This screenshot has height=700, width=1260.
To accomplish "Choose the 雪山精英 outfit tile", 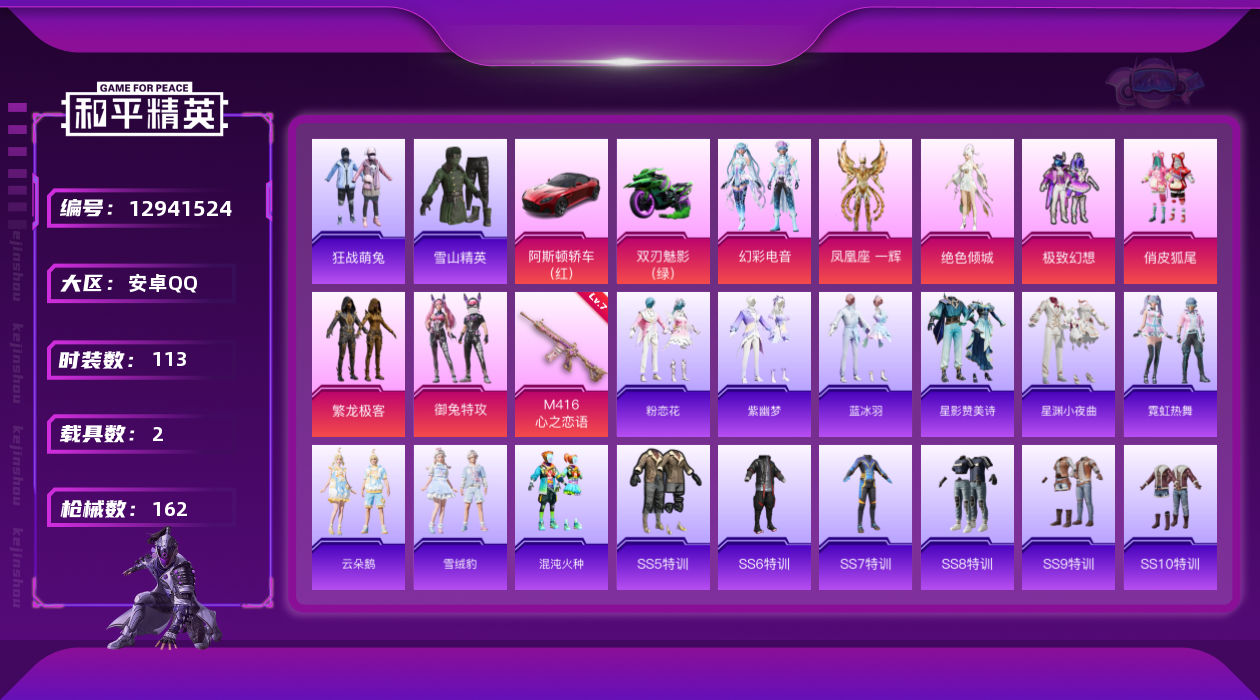I will click(460, 211).
